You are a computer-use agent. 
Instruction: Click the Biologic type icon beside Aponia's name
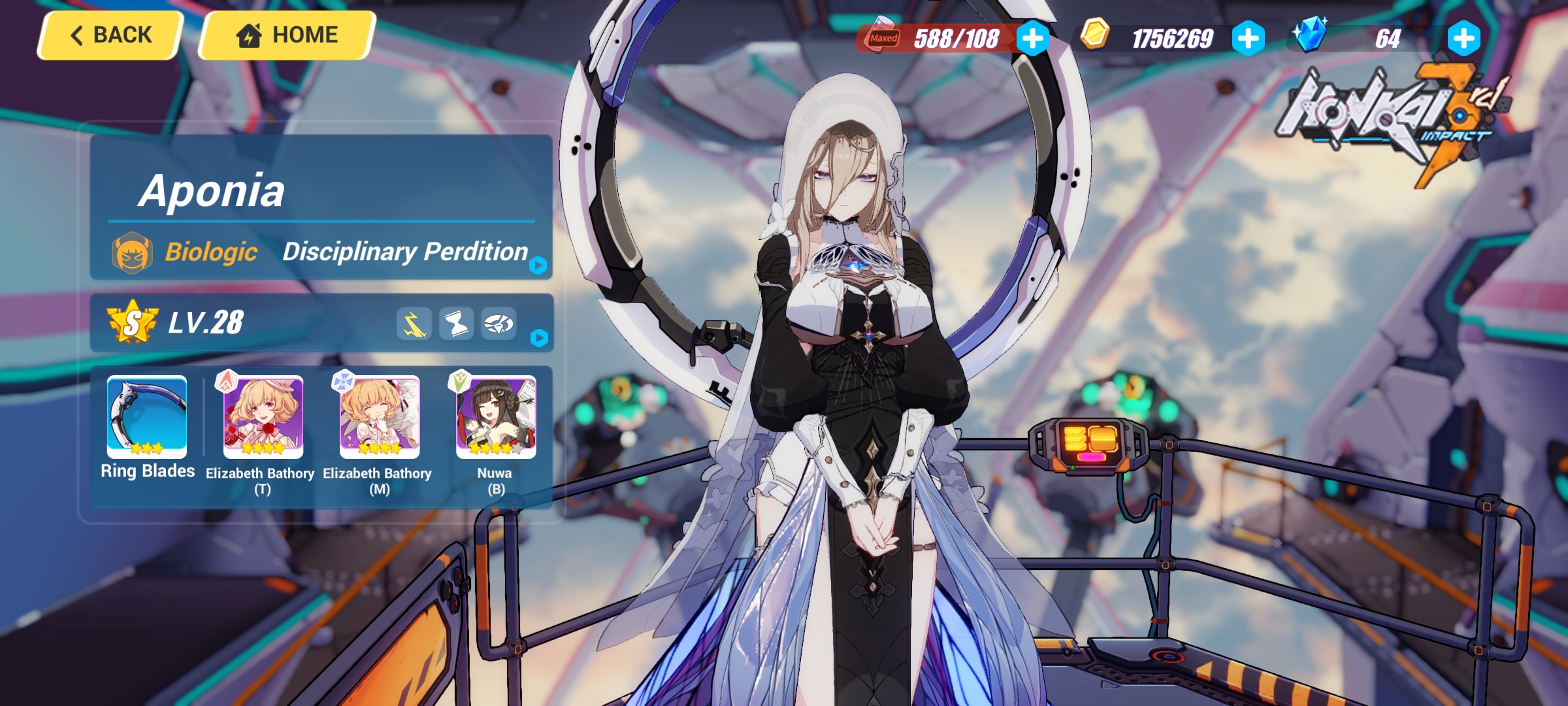pos(130,252)
